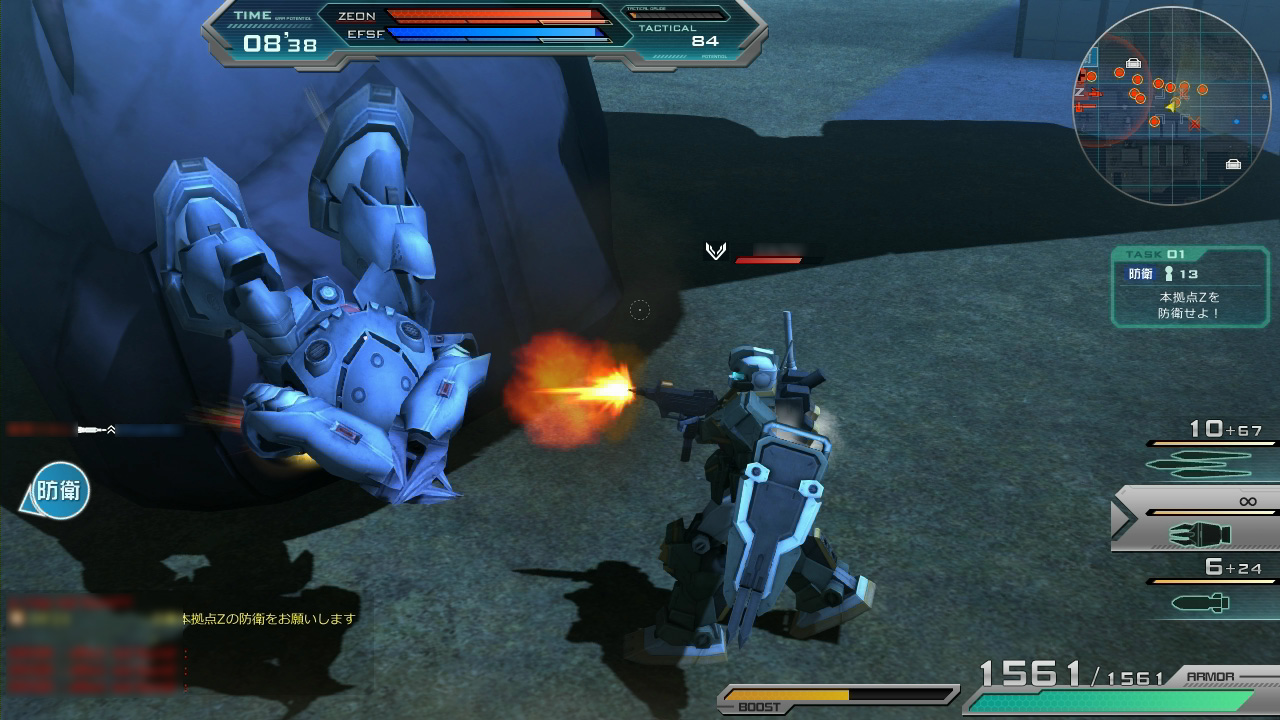Screen dimensions: 1280x720
Task: Choose the machine gun infinite-ammo weapon slot
Action: (x=1198, y=520)
